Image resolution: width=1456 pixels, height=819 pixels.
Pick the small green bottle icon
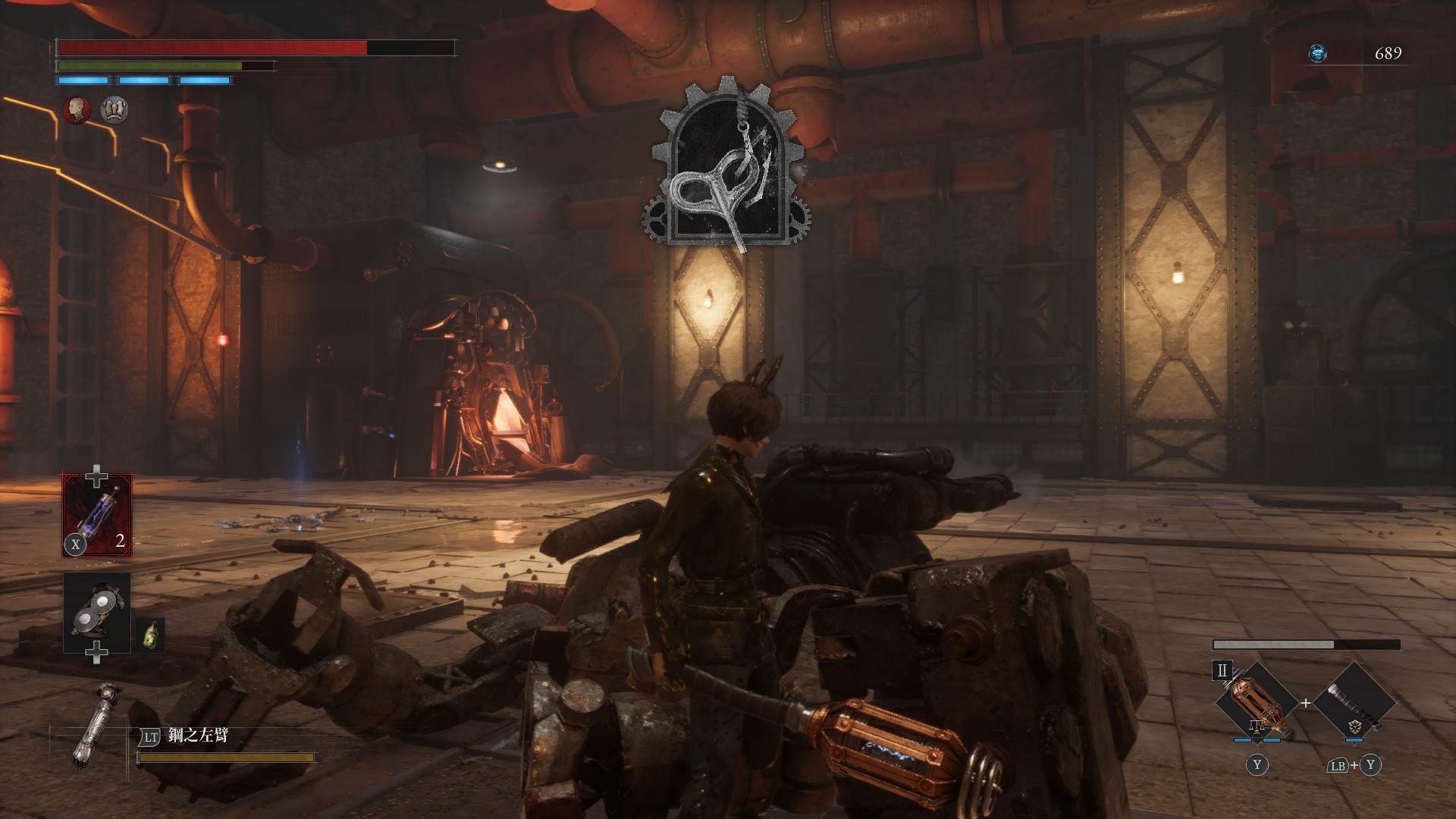[x=151, y=635]
